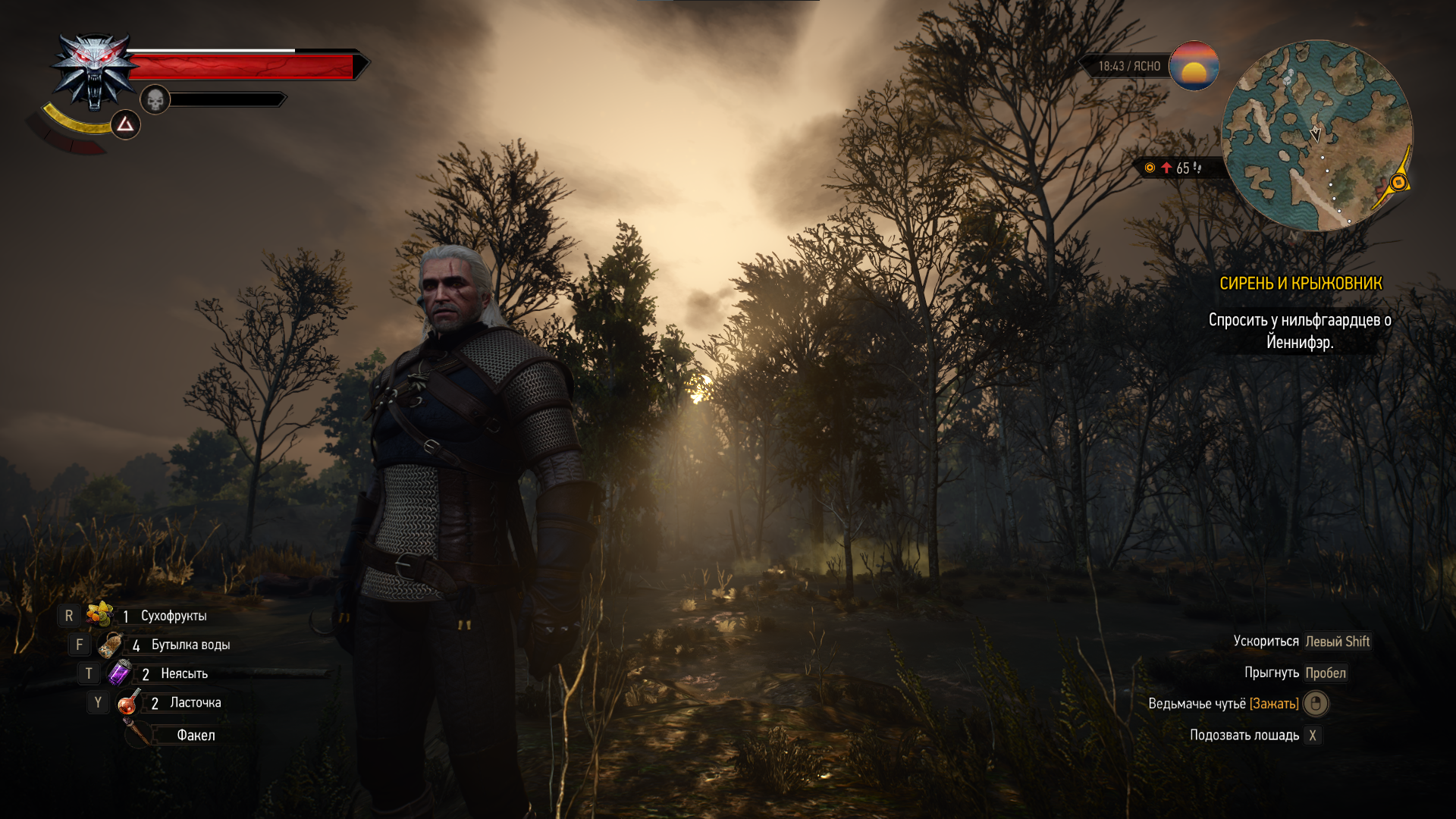Choose the Бутылка воды quick slot
This screenshot has height=819, width=1456.
pos(111,645)
